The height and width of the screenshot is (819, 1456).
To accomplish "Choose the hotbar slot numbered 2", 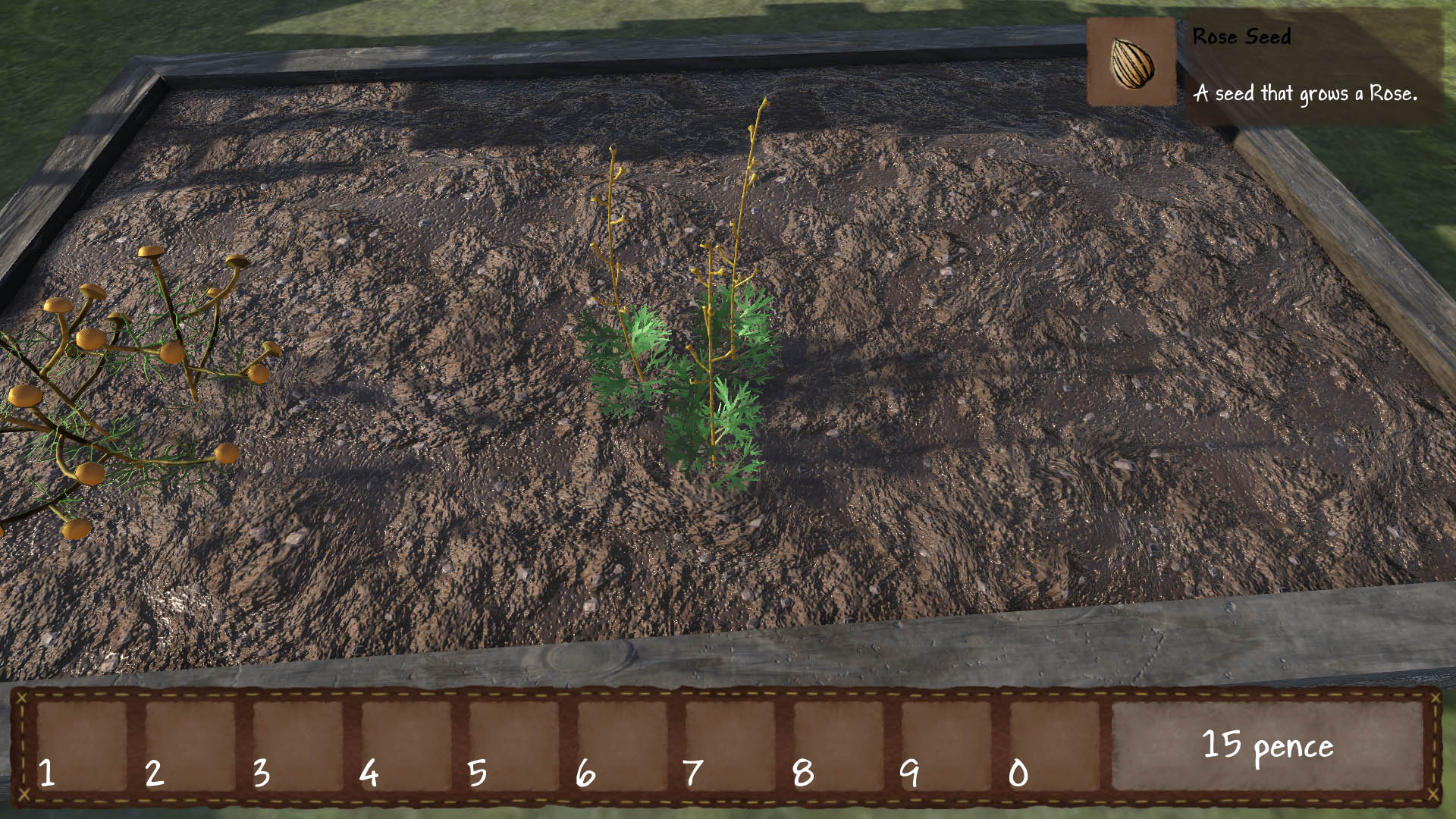I will point(190,745).
